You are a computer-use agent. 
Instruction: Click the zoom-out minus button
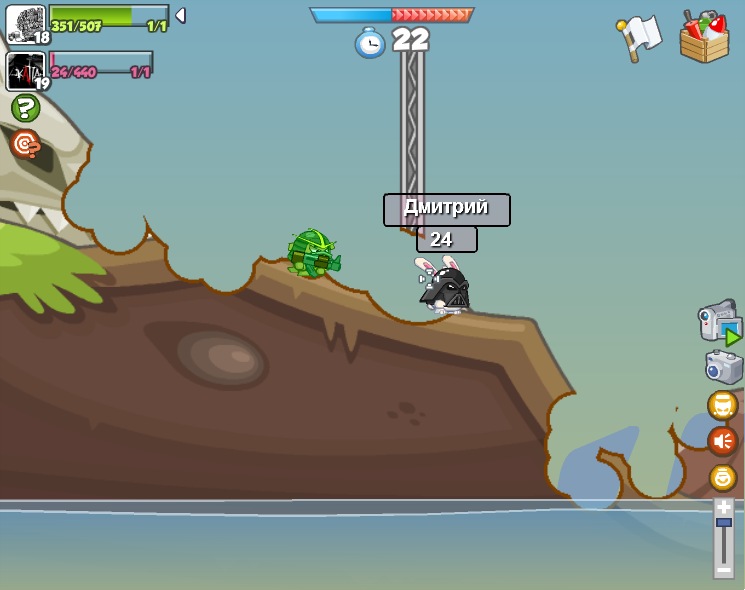tap(723, 570)
